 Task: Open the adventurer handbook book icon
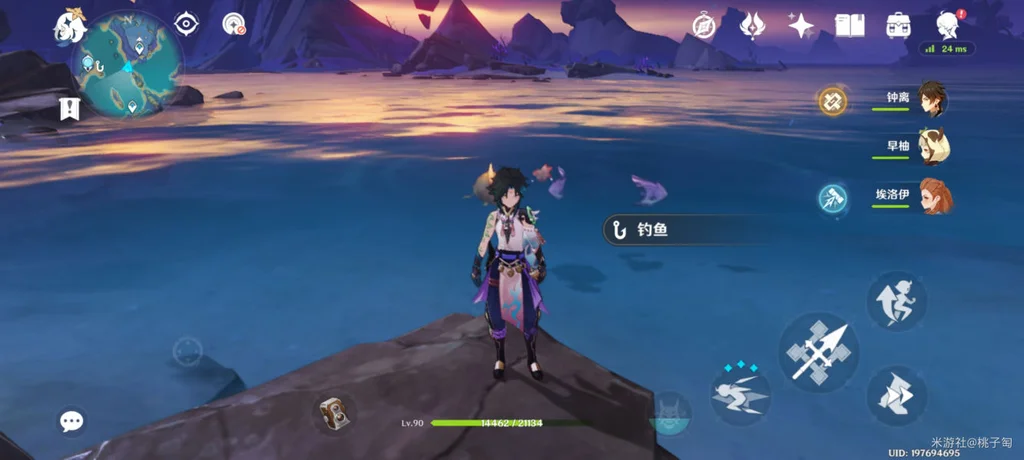coord(849,25)
